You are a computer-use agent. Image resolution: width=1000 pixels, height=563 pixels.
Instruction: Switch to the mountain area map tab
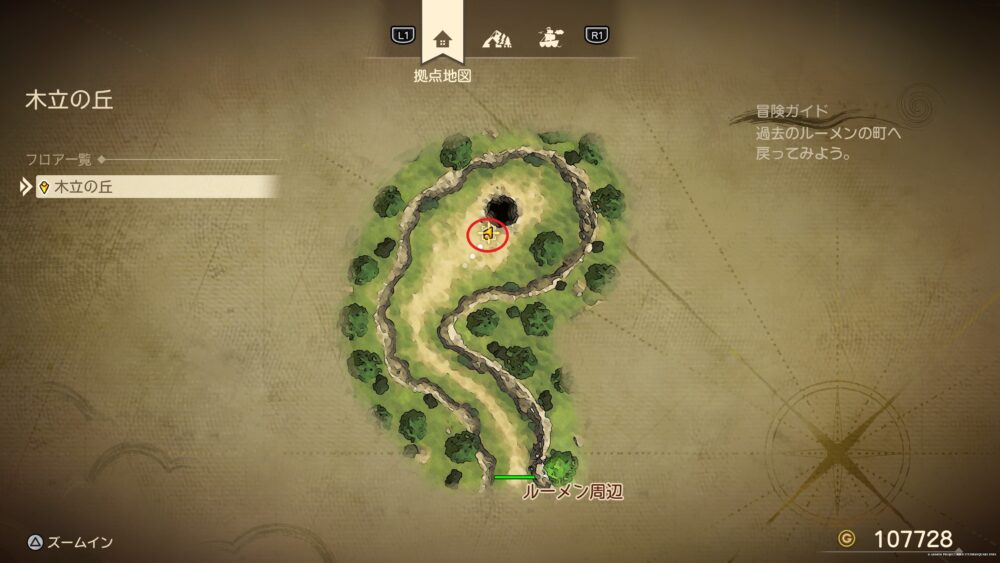point(496,39)
